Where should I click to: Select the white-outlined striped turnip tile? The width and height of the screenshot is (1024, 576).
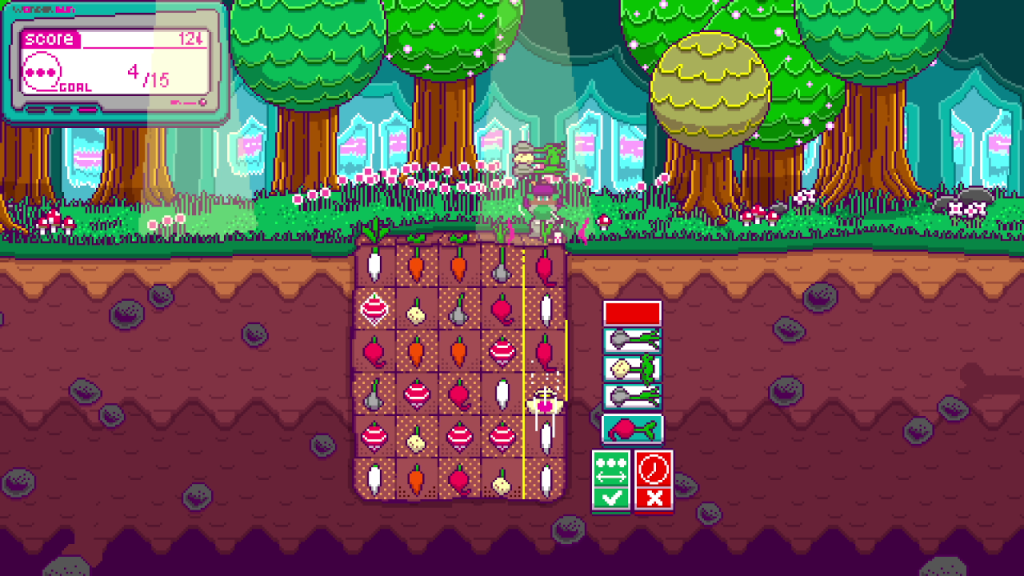[x=373, y=309]
